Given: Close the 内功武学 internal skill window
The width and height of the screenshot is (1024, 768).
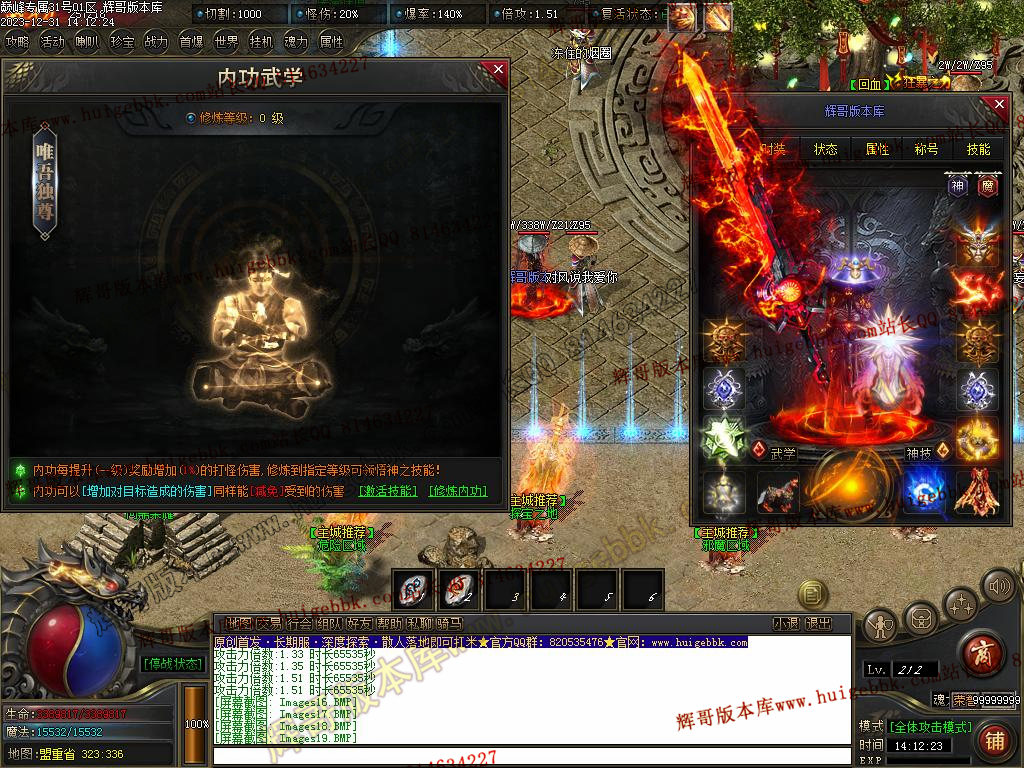Looking at the screenshot, I should click(x=498, y=70).
